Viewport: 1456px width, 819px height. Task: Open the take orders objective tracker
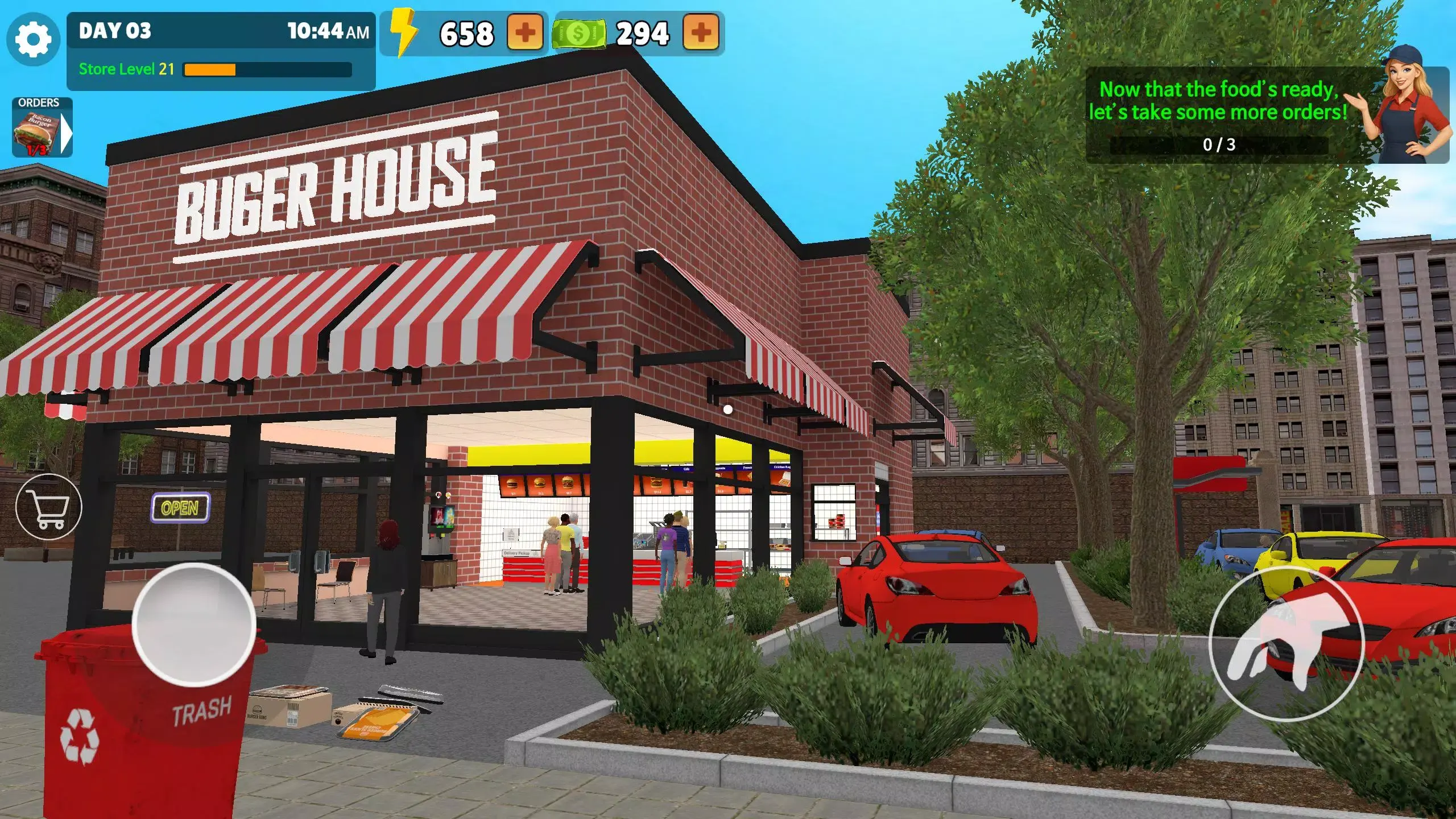pos(1218,116)
